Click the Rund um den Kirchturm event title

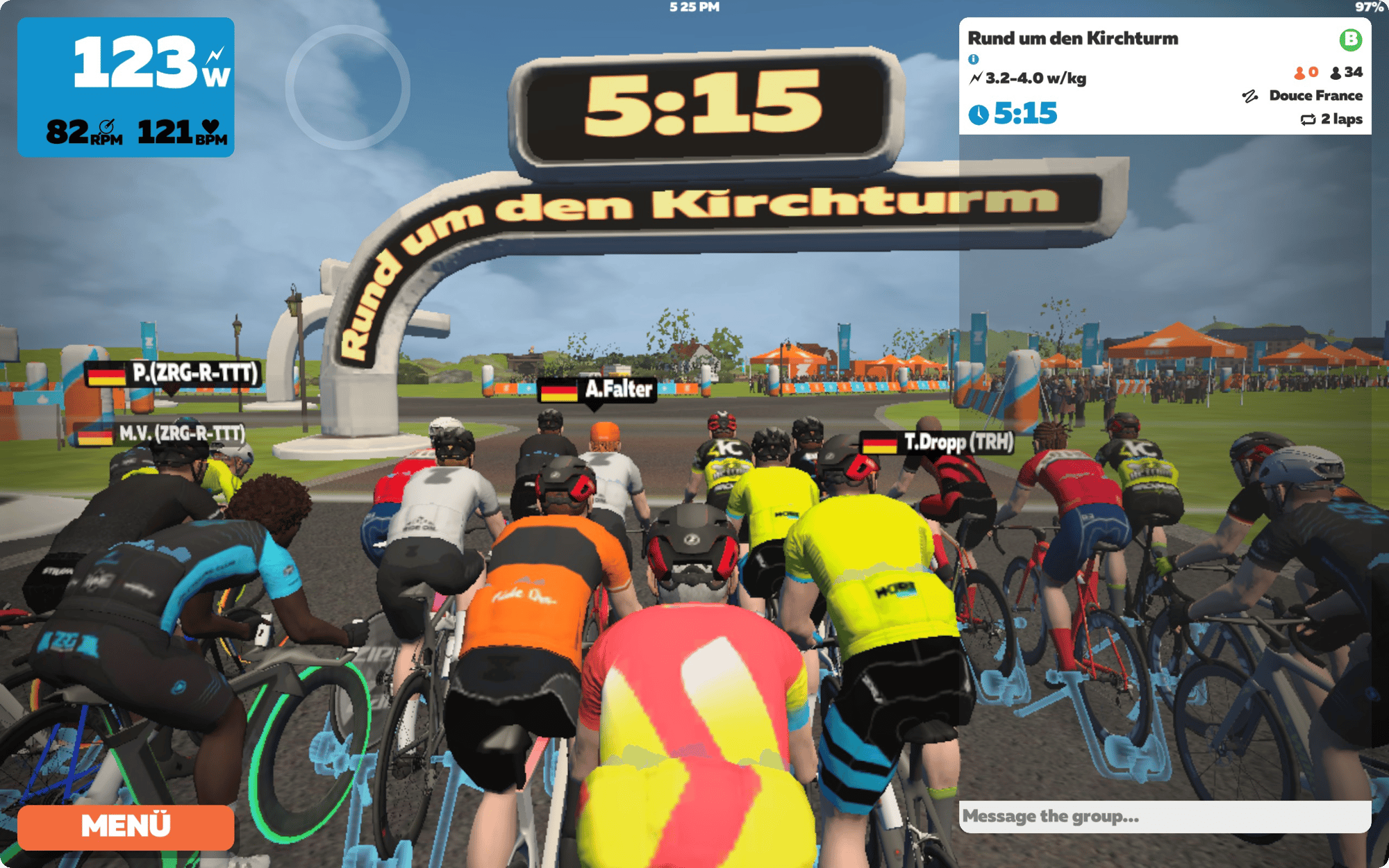click(1074, 40)
